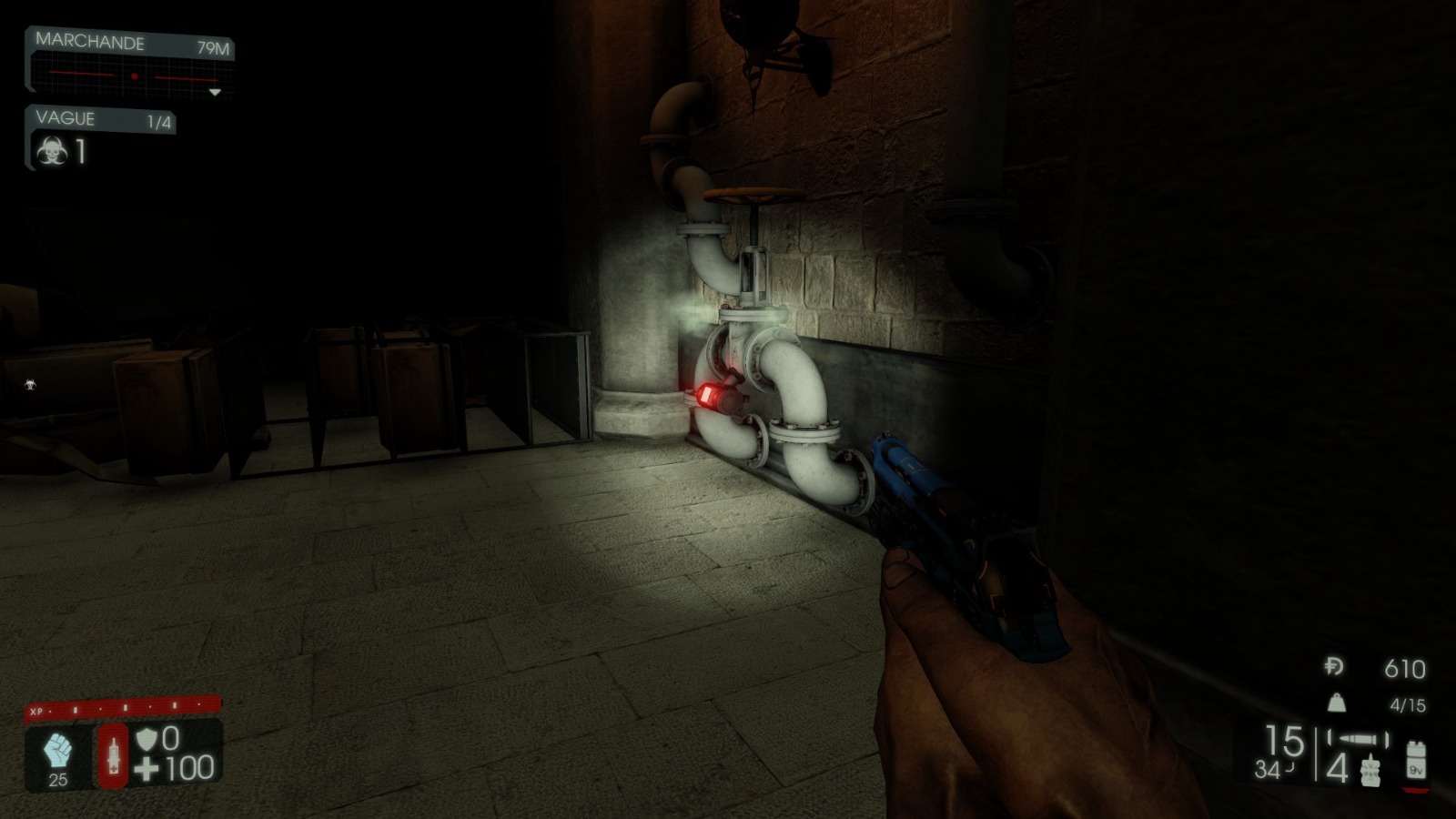Click the bullet icon in the ammo display
The height and width of the screenshot is (819, 1456).
1357,738
